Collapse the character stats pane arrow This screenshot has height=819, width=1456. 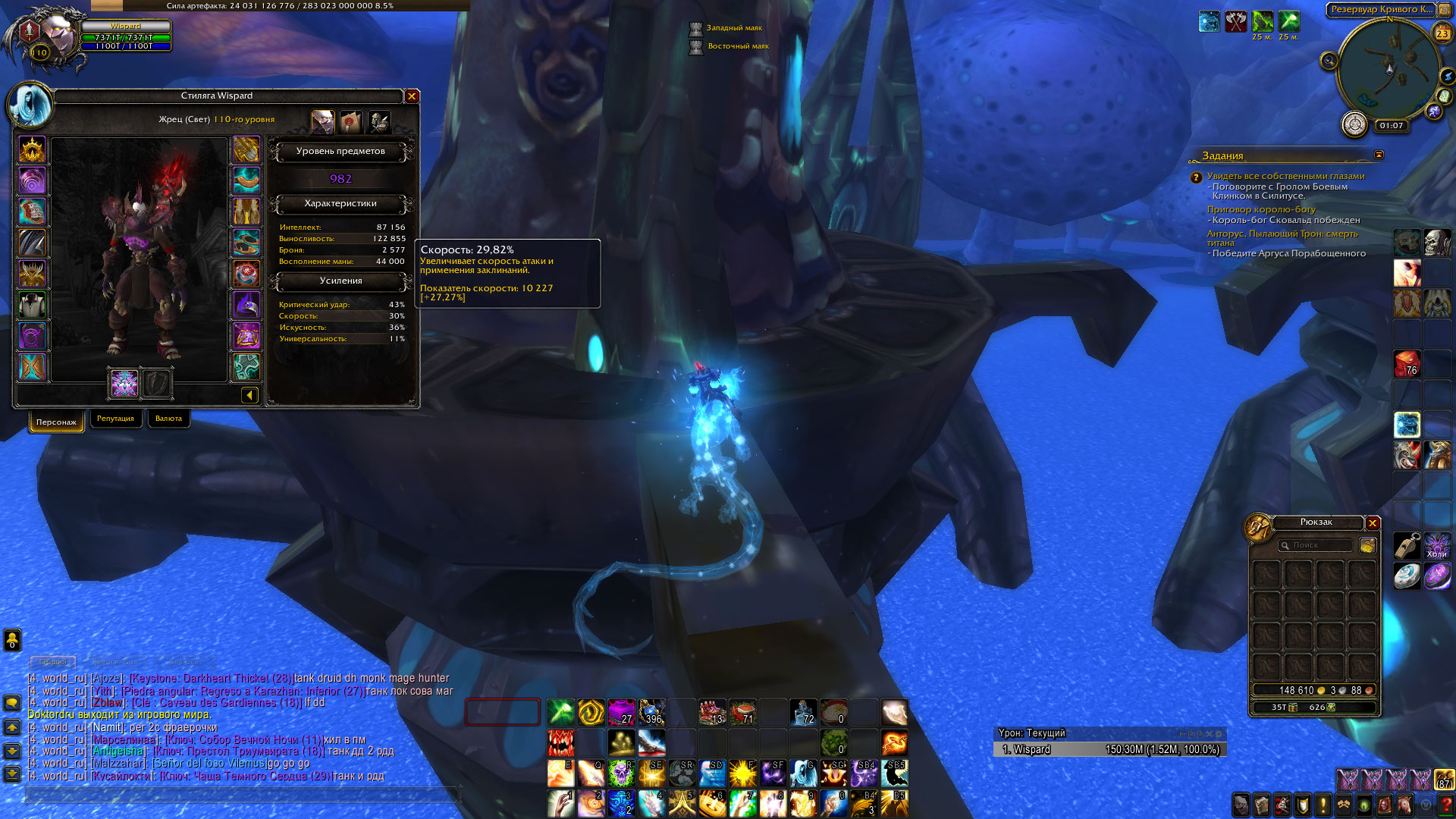pos(249,394)
